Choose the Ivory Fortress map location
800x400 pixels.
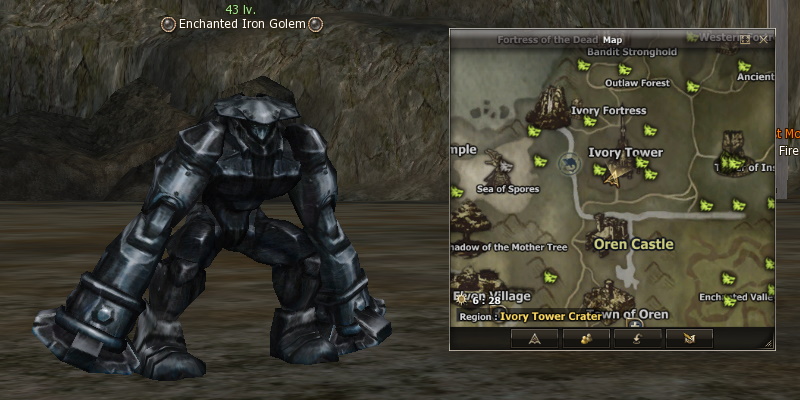coord(608,110)
